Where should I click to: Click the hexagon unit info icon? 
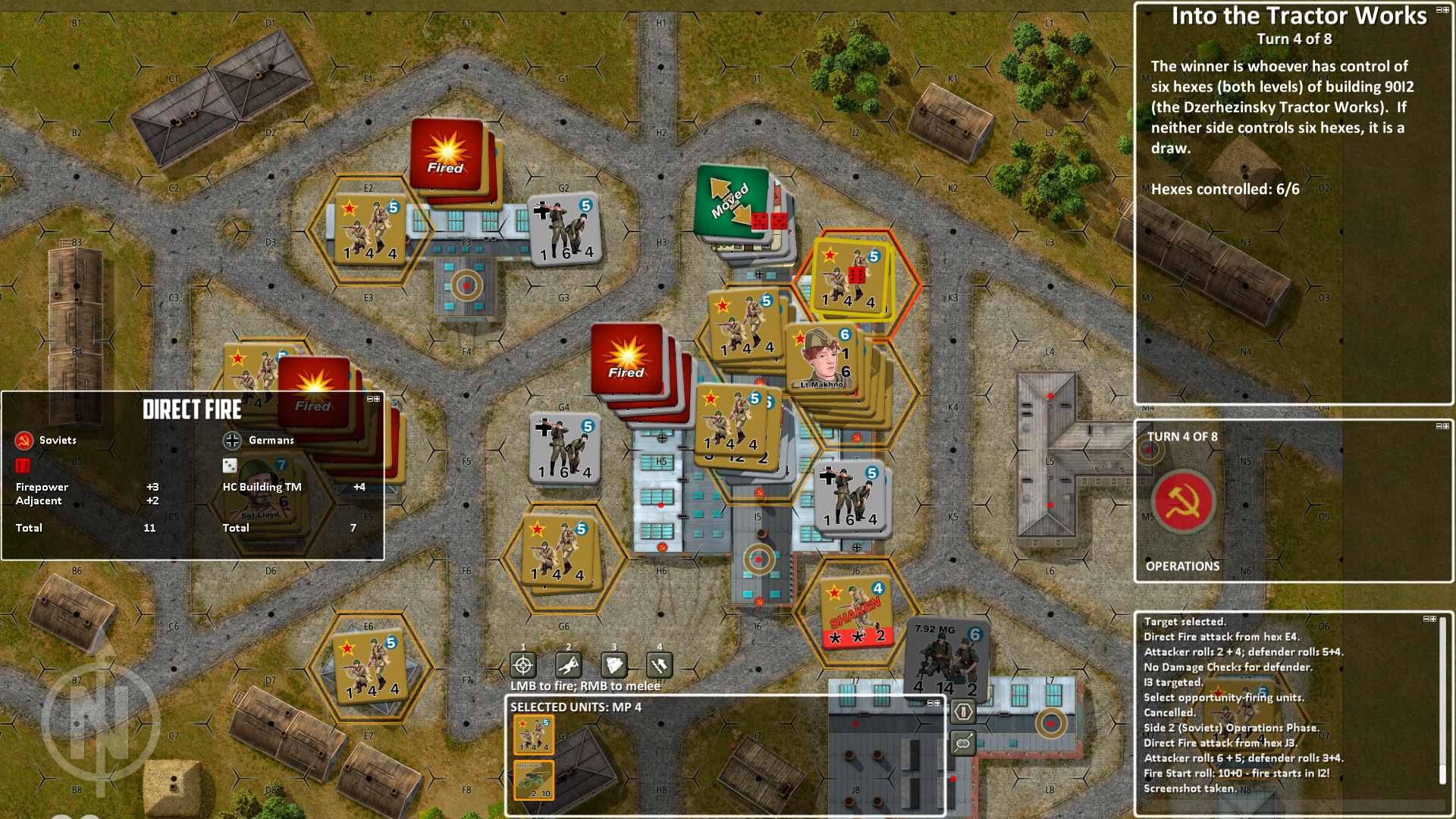(962, 712)
